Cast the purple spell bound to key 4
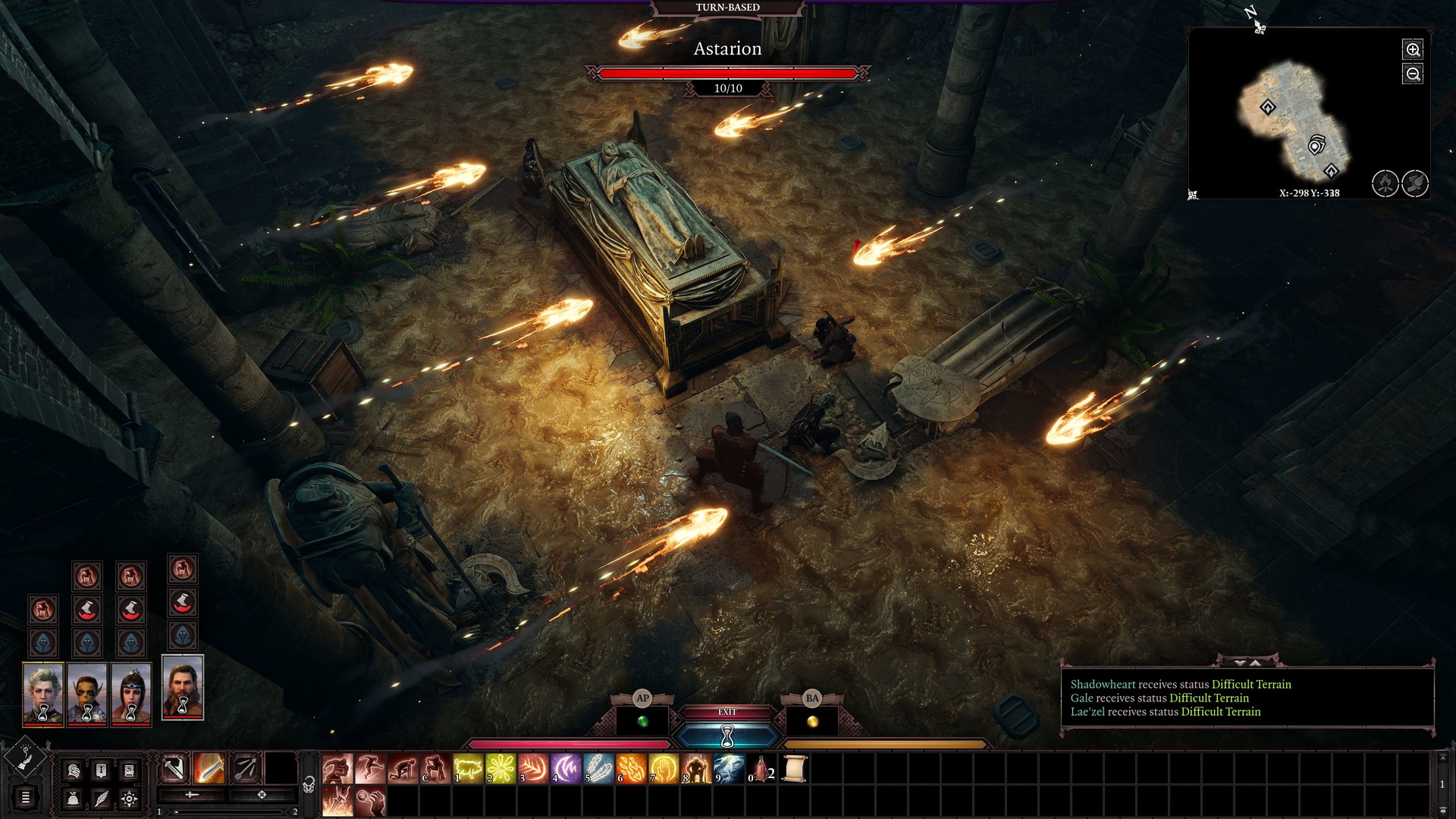 pyautogui.click(x=566, y=769)
